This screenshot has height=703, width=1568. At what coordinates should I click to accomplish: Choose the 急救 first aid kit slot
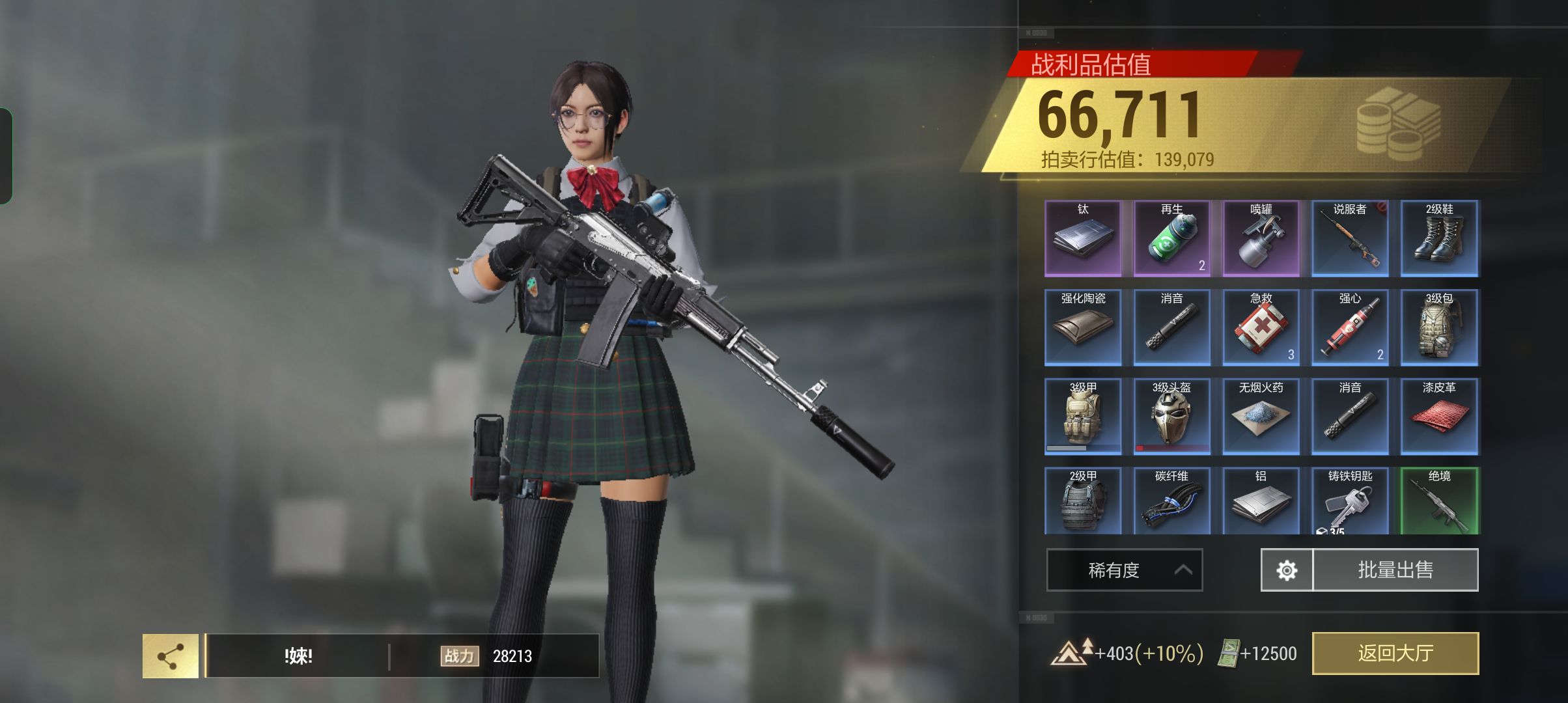pos(1261,327)
